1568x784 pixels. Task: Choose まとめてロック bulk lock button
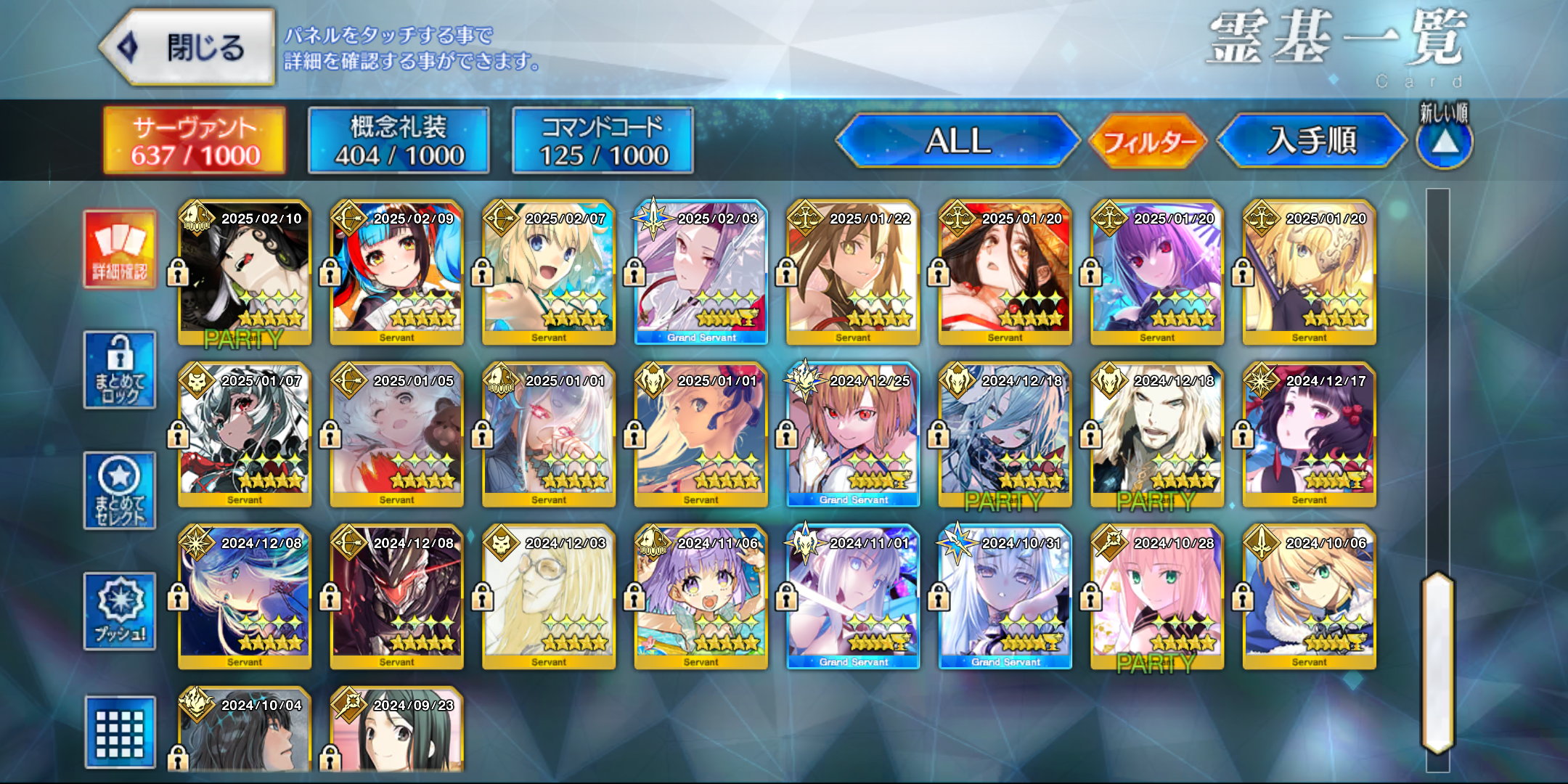point(120,370)
